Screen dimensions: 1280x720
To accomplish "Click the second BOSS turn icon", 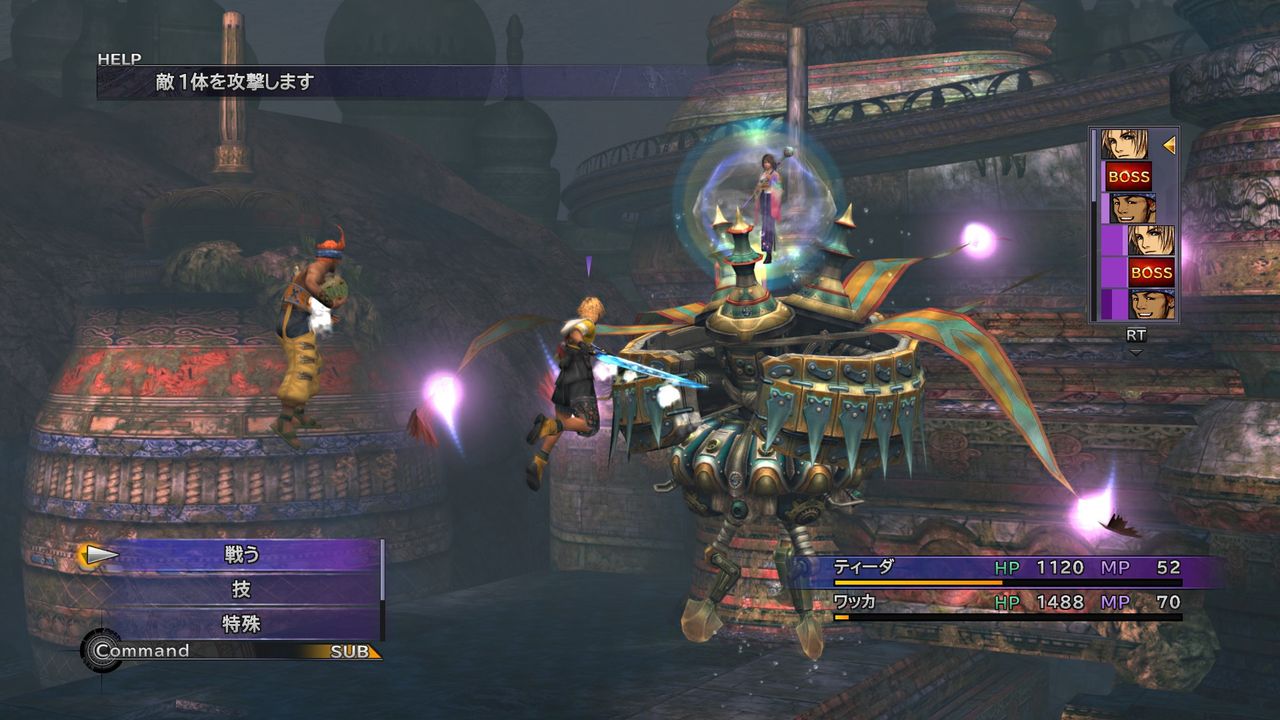I will click(x=1152, y=272).
